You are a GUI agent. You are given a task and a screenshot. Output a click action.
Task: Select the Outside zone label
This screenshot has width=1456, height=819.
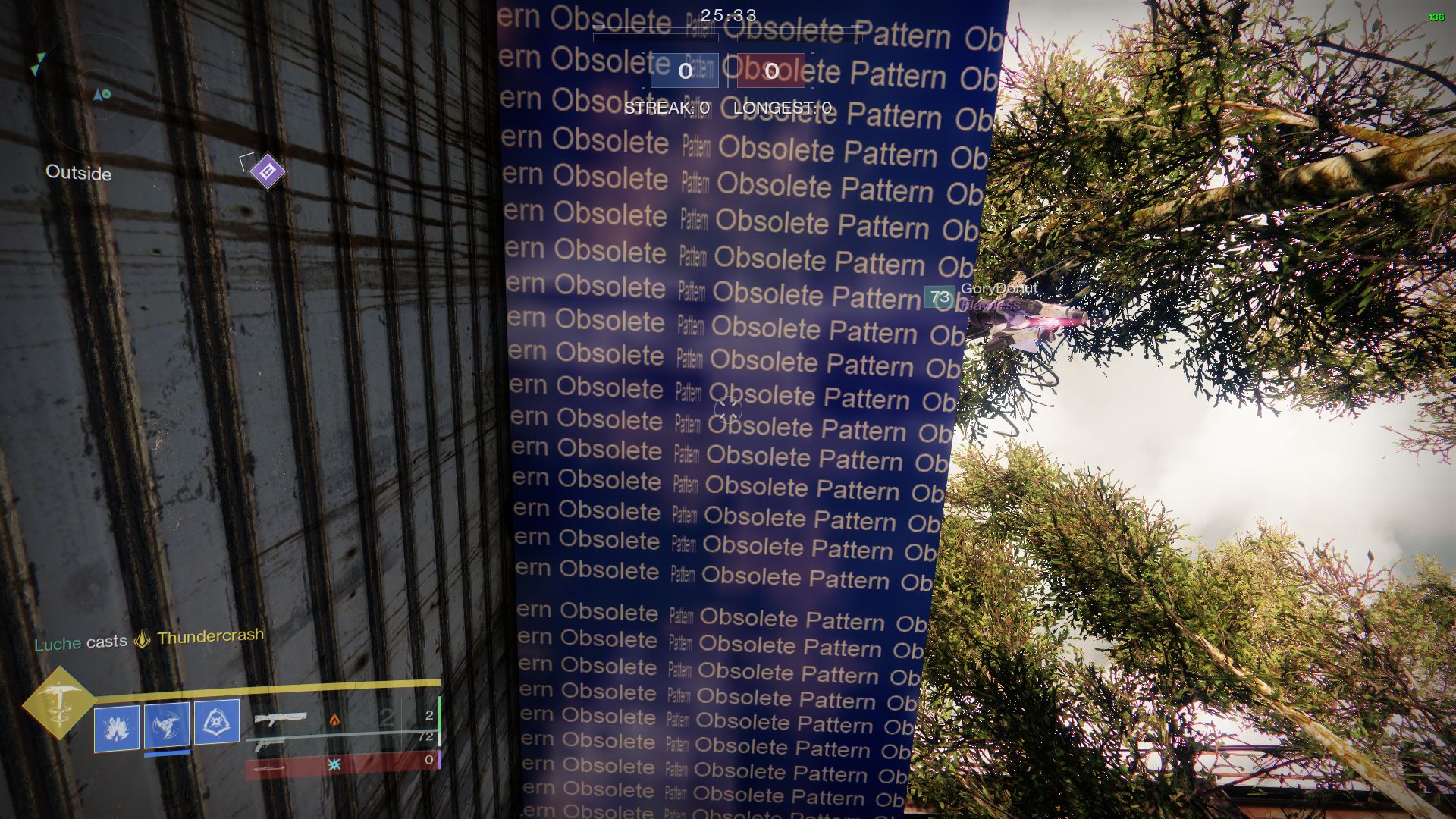[77, 173]
